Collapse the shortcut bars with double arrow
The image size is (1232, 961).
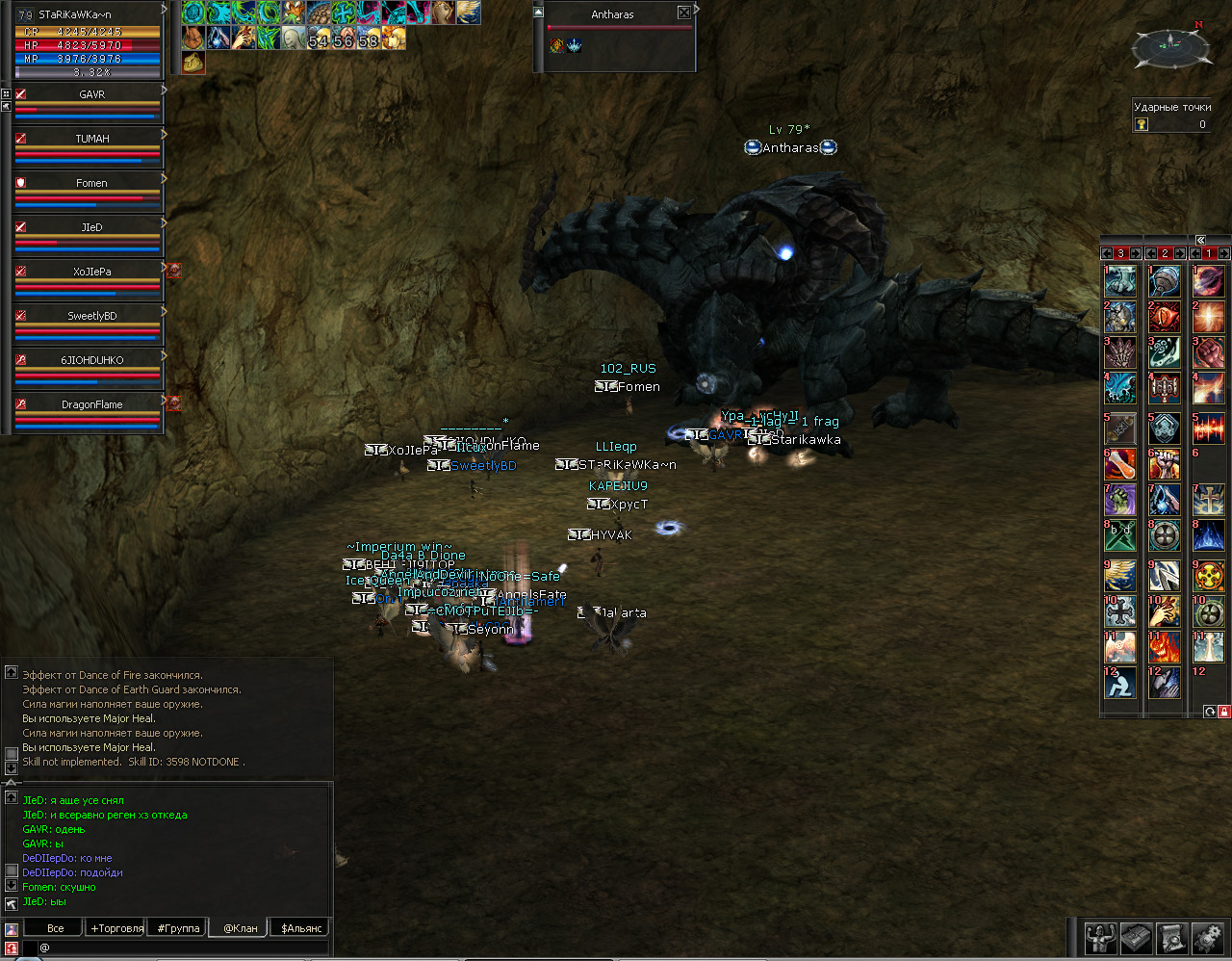coord(1201,240)
